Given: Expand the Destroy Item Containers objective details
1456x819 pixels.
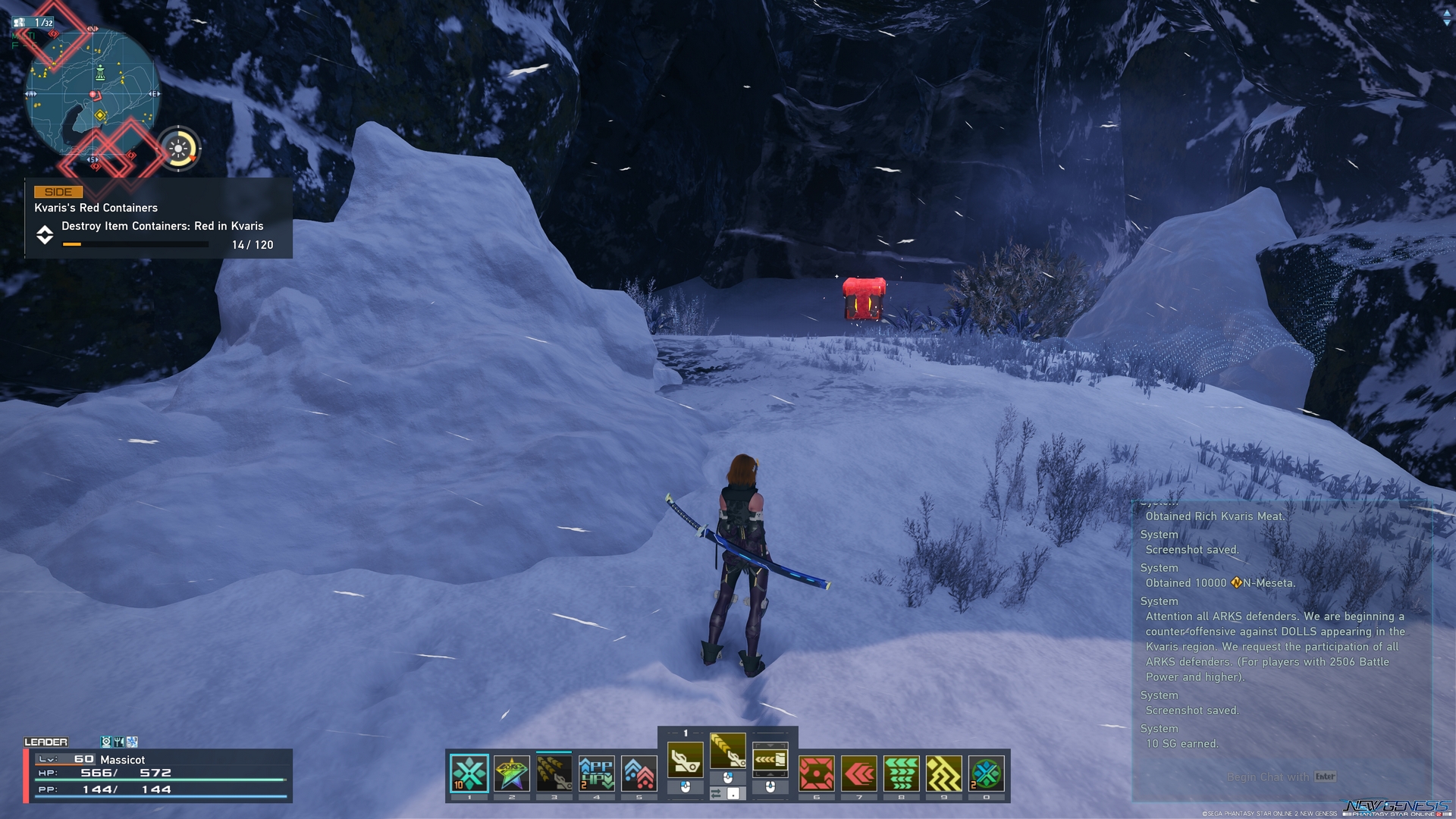Looking at the screenshot, I should (x=162, y=226).
